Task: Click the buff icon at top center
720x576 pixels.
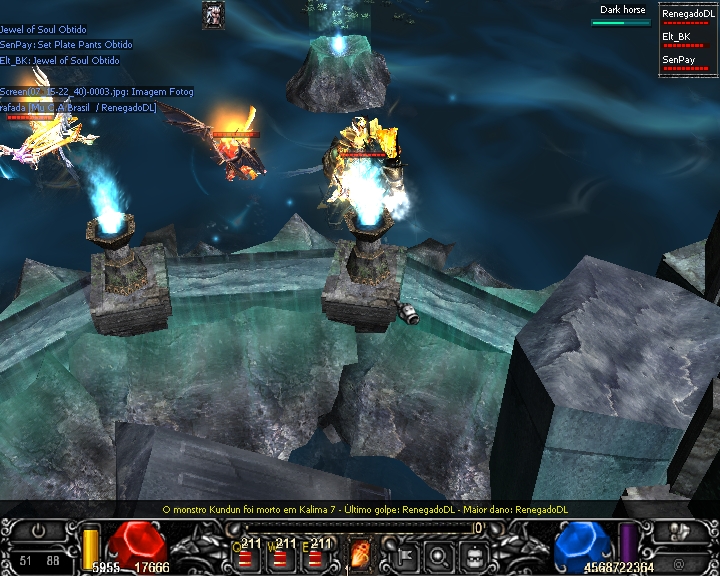Action: [213, 14]
